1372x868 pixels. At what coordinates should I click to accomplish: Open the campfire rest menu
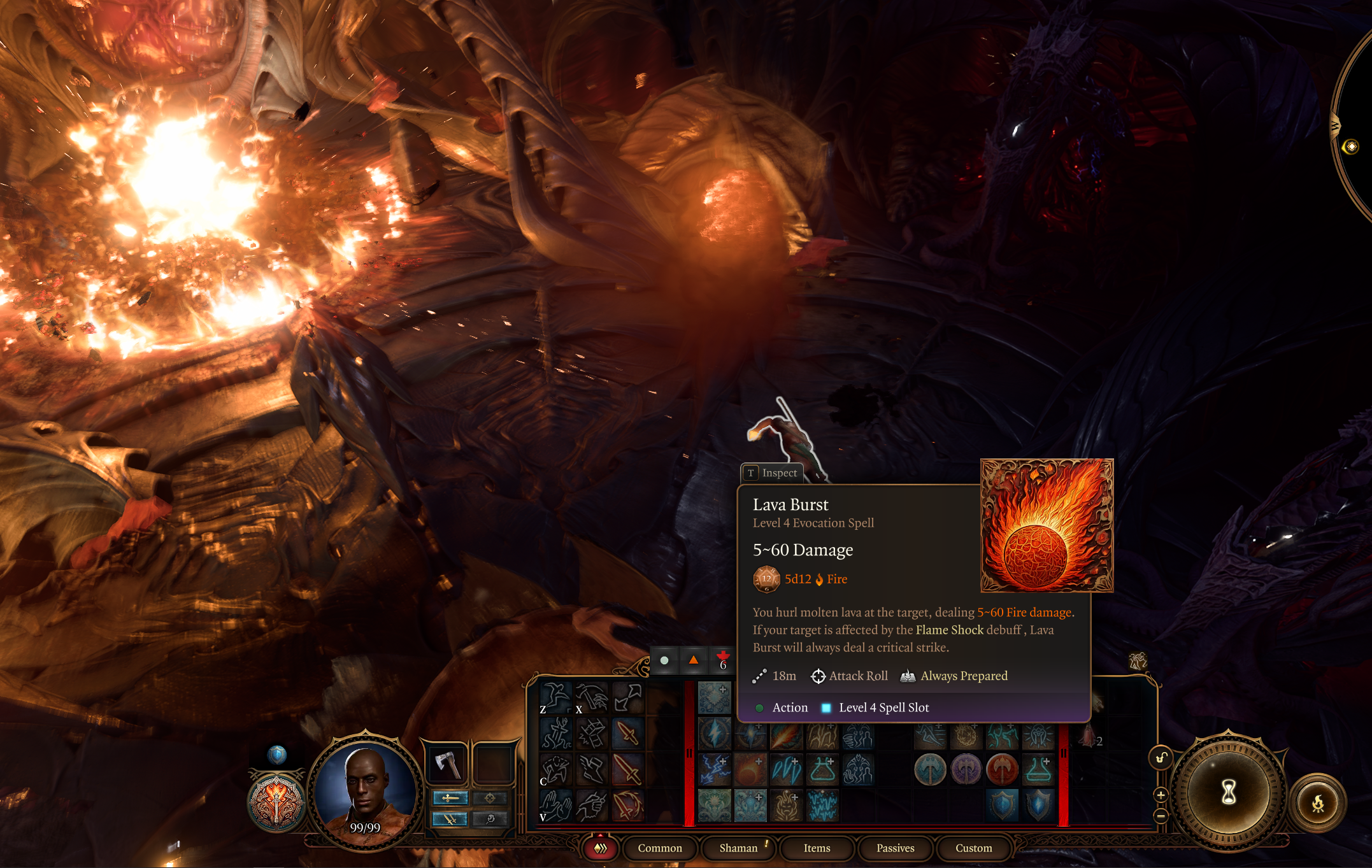click(x=1317, y=803)
